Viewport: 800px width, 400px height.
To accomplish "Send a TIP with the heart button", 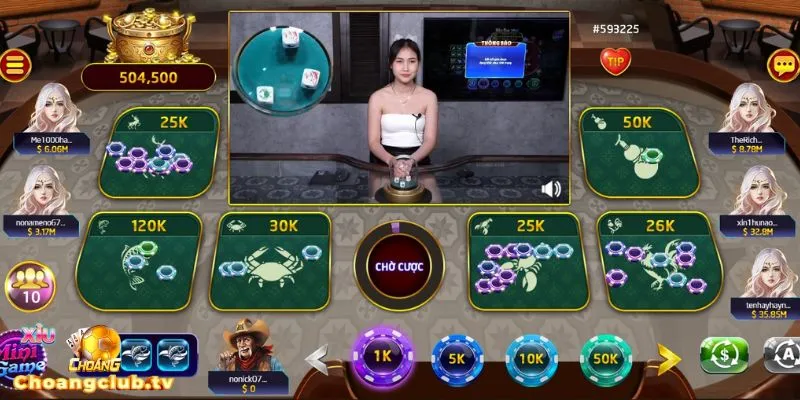I will (x=614, y=59).
